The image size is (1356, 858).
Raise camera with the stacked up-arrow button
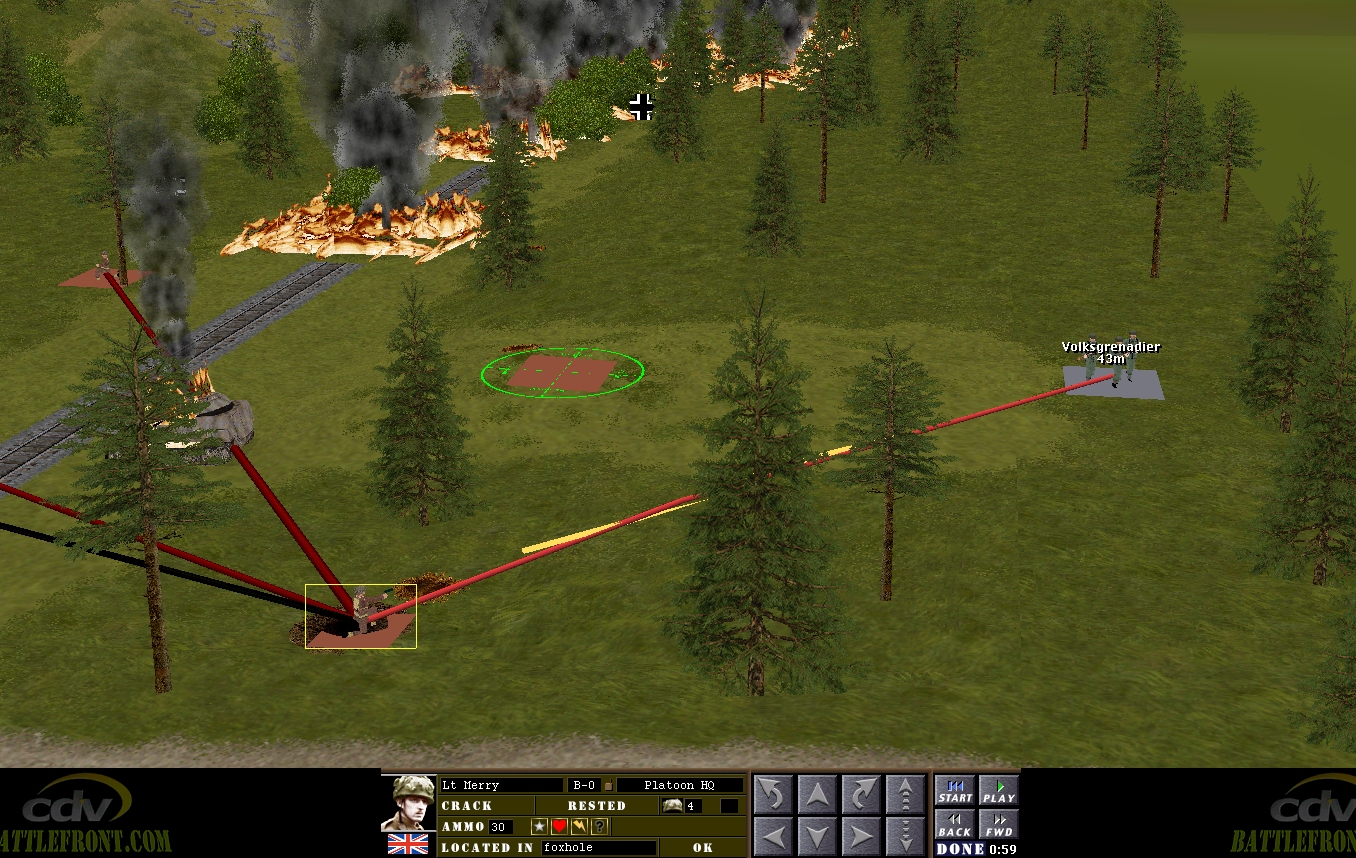tap(906, 795)
